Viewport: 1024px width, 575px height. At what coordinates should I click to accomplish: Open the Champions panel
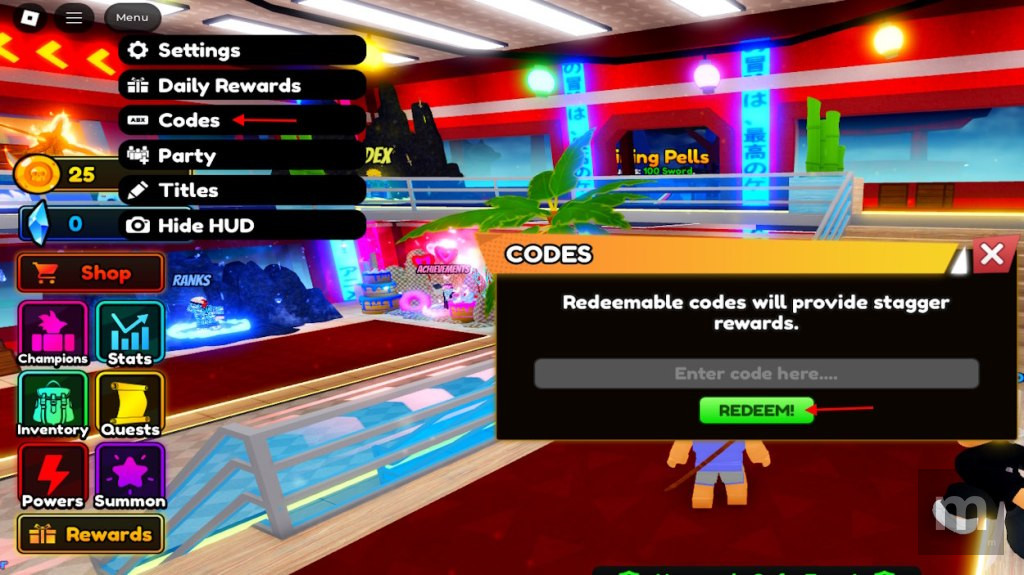pos(53,334)
